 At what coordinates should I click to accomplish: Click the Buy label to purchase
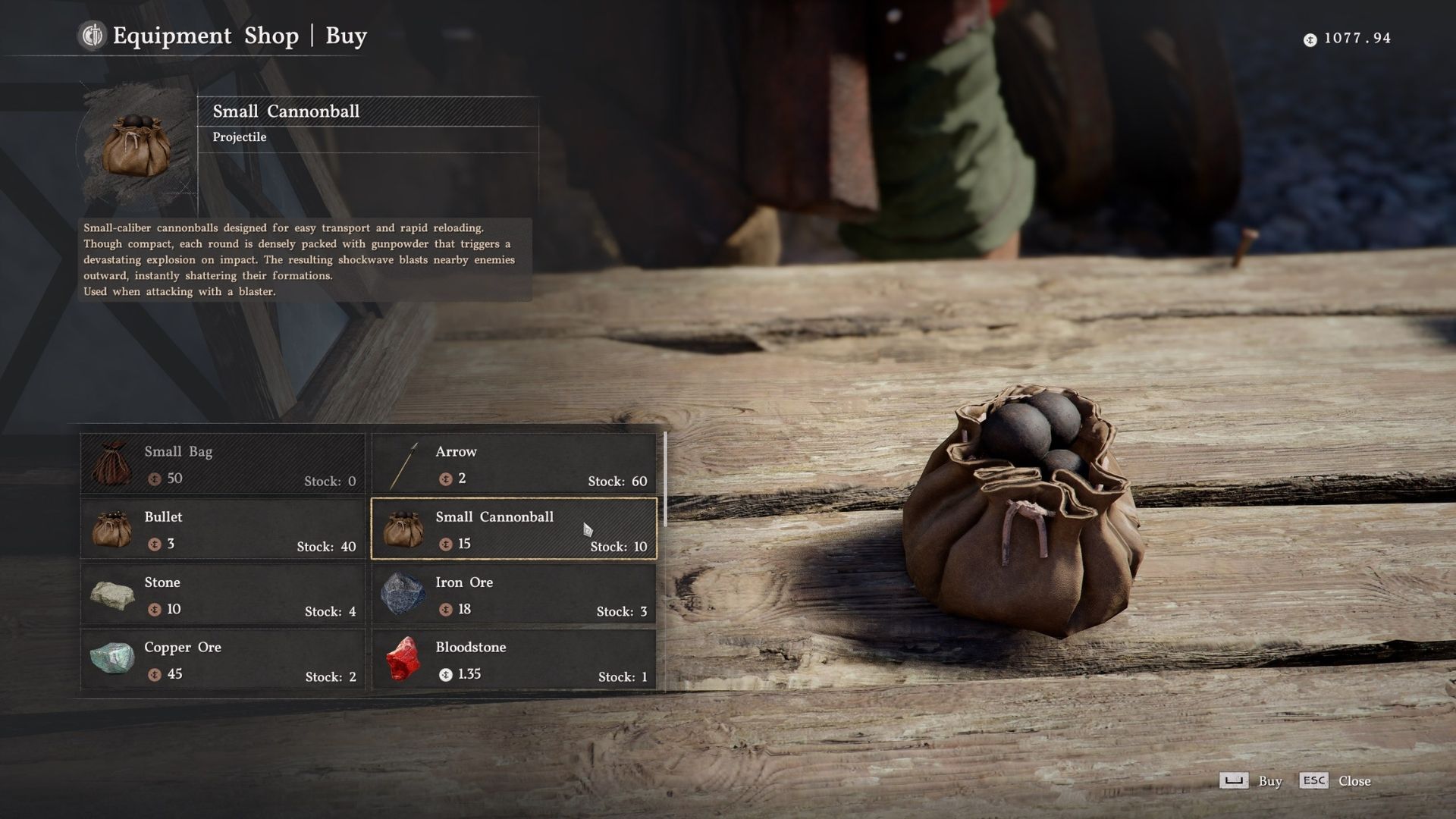coord(1269,781)
